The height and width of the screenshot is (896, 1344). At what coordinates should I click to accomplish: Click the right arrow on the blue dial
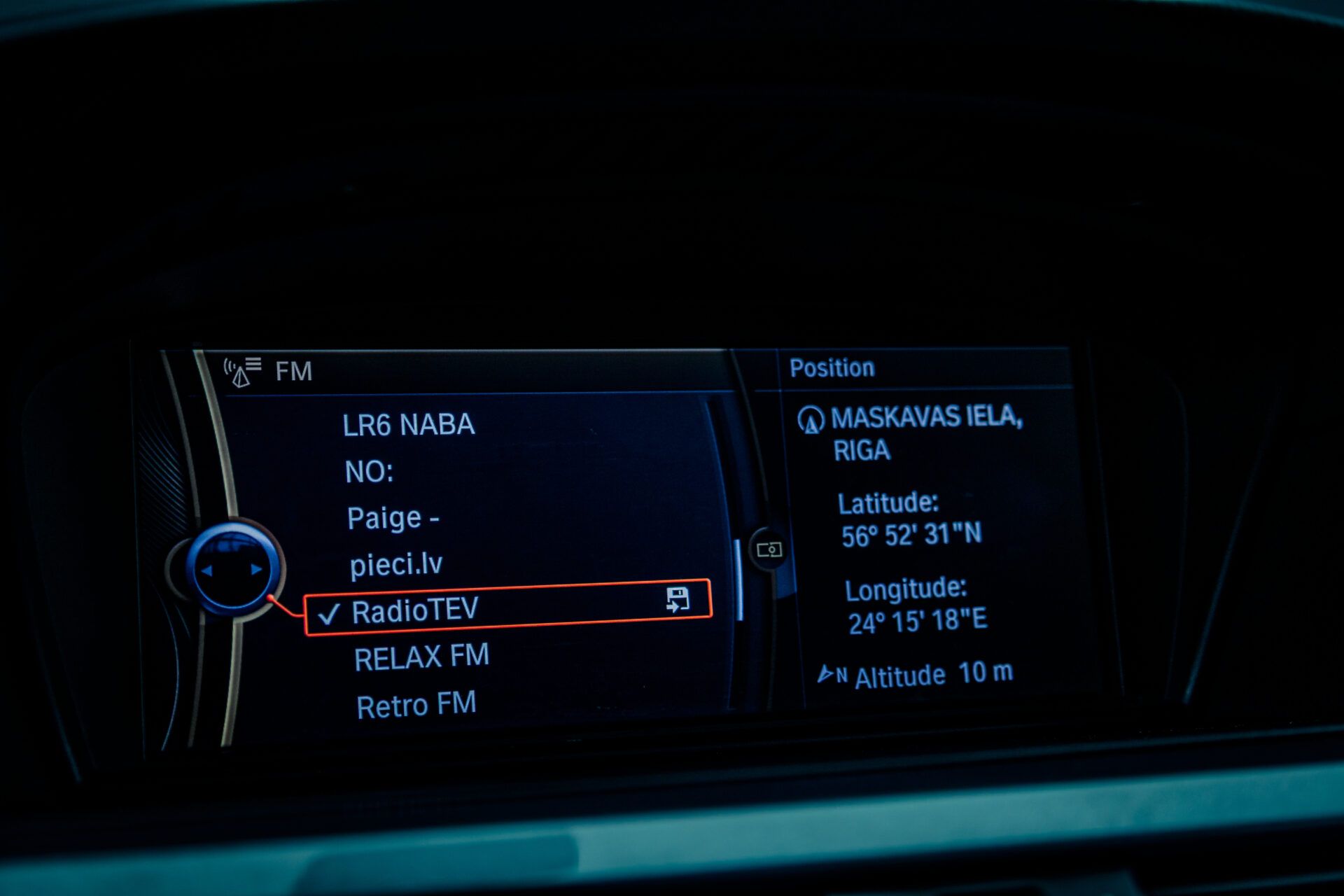pos(256,569)
